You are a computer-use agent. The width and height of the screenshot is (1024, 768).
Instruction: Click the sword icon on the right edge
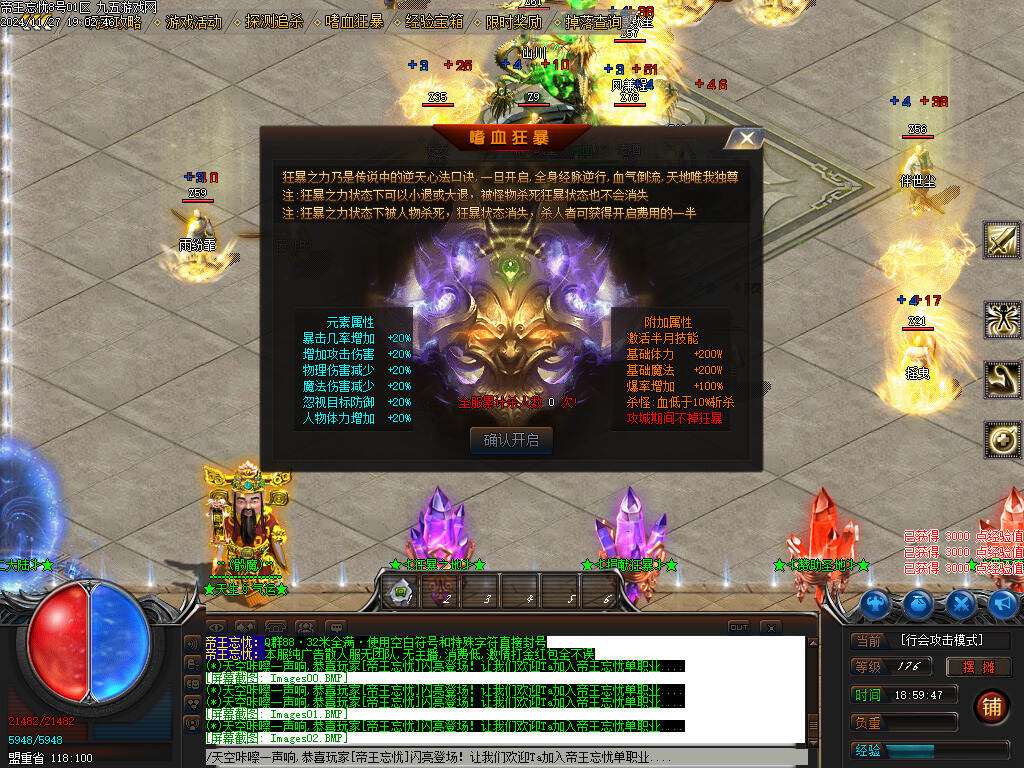pyautogui.click(x=1002, y=240)
